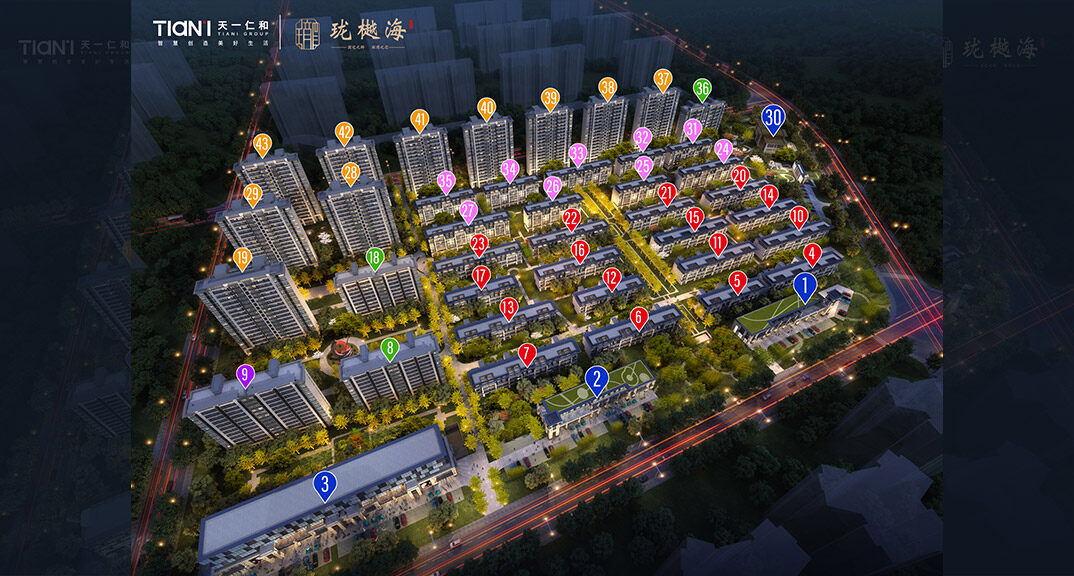Select the blue building 30 marker

(x=772, y=118)
